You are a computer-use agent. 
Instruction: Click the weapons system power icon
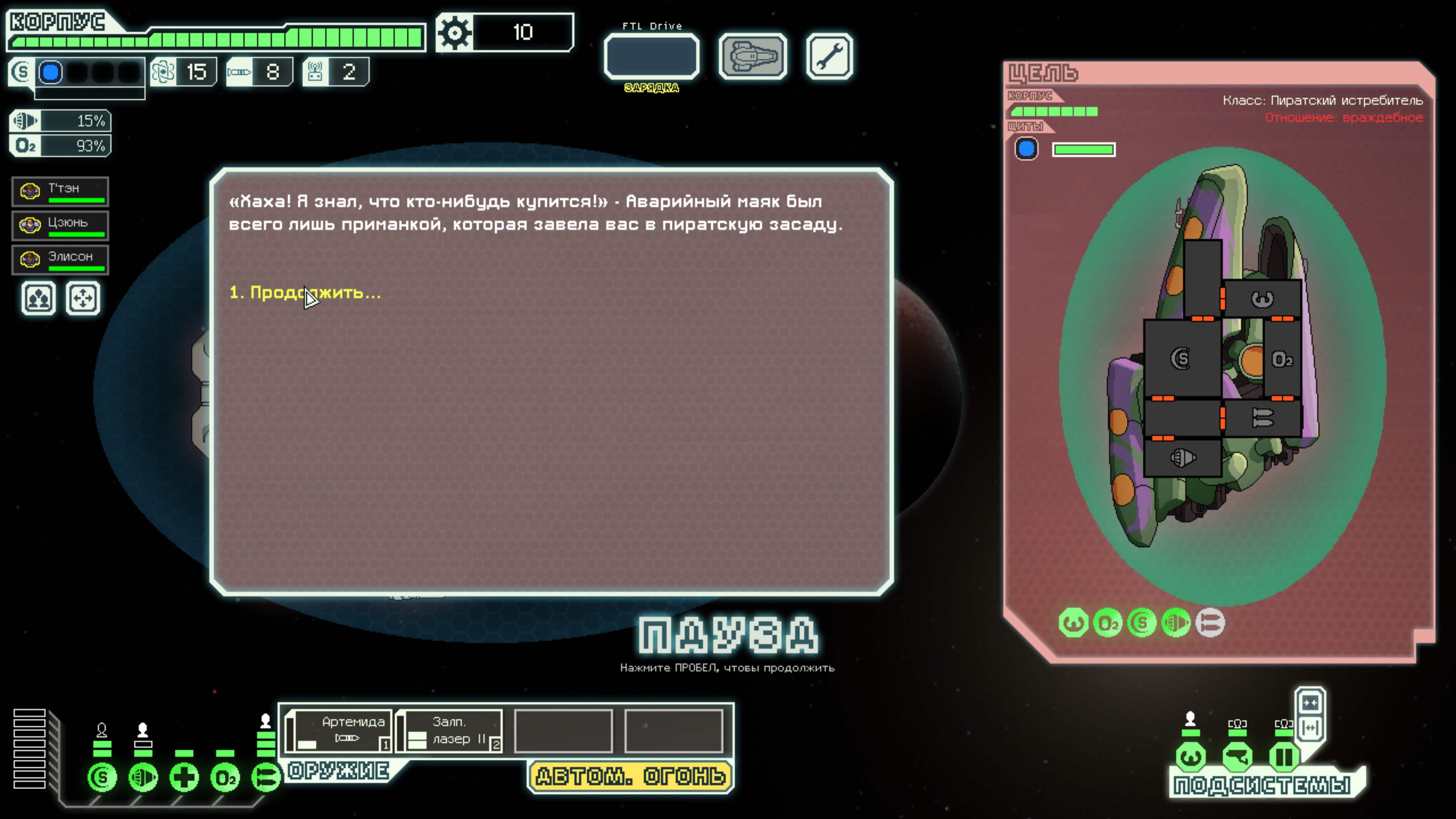tap(266, 778)
